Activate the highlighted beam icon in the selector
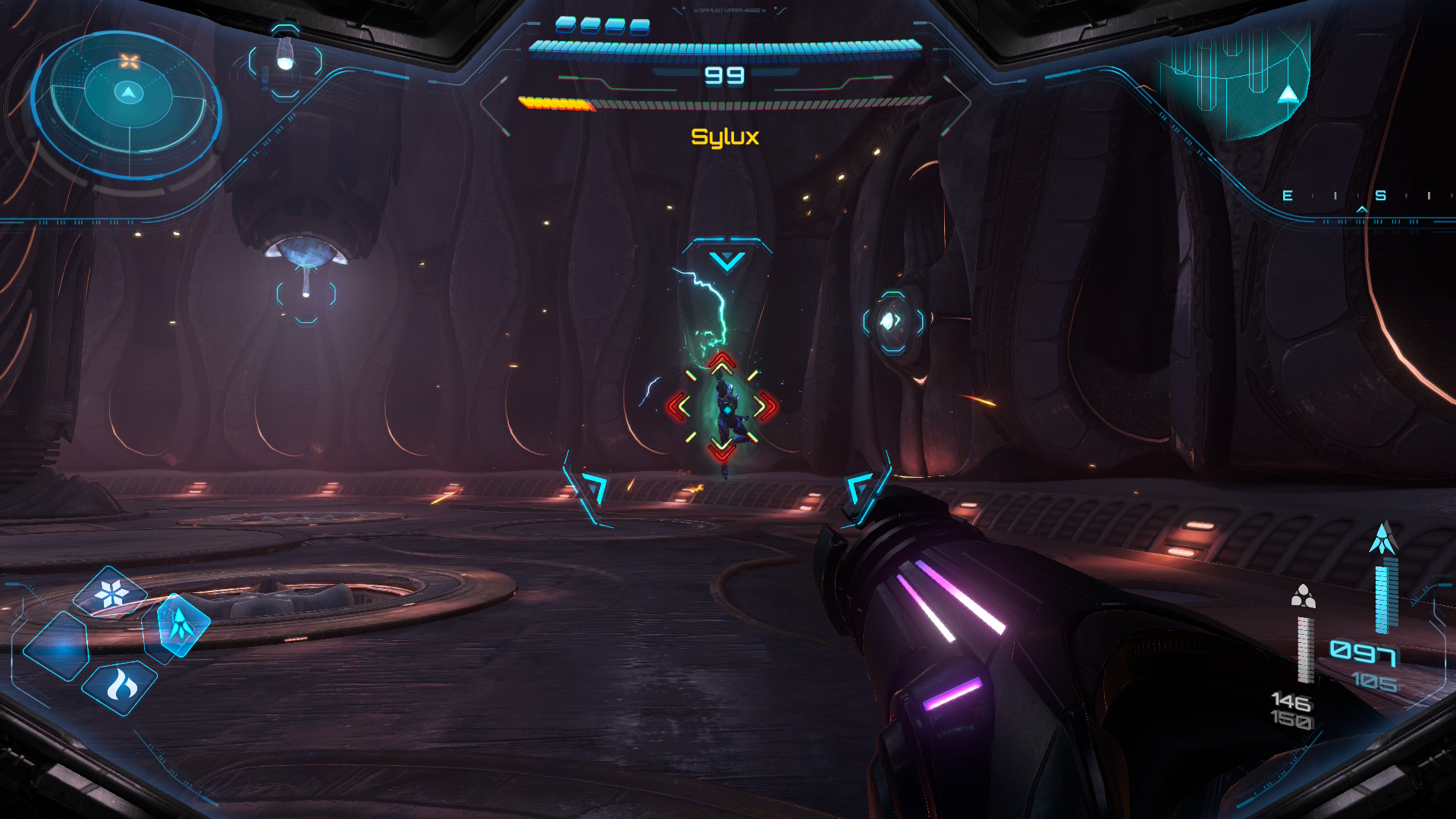 coord(182,624)
